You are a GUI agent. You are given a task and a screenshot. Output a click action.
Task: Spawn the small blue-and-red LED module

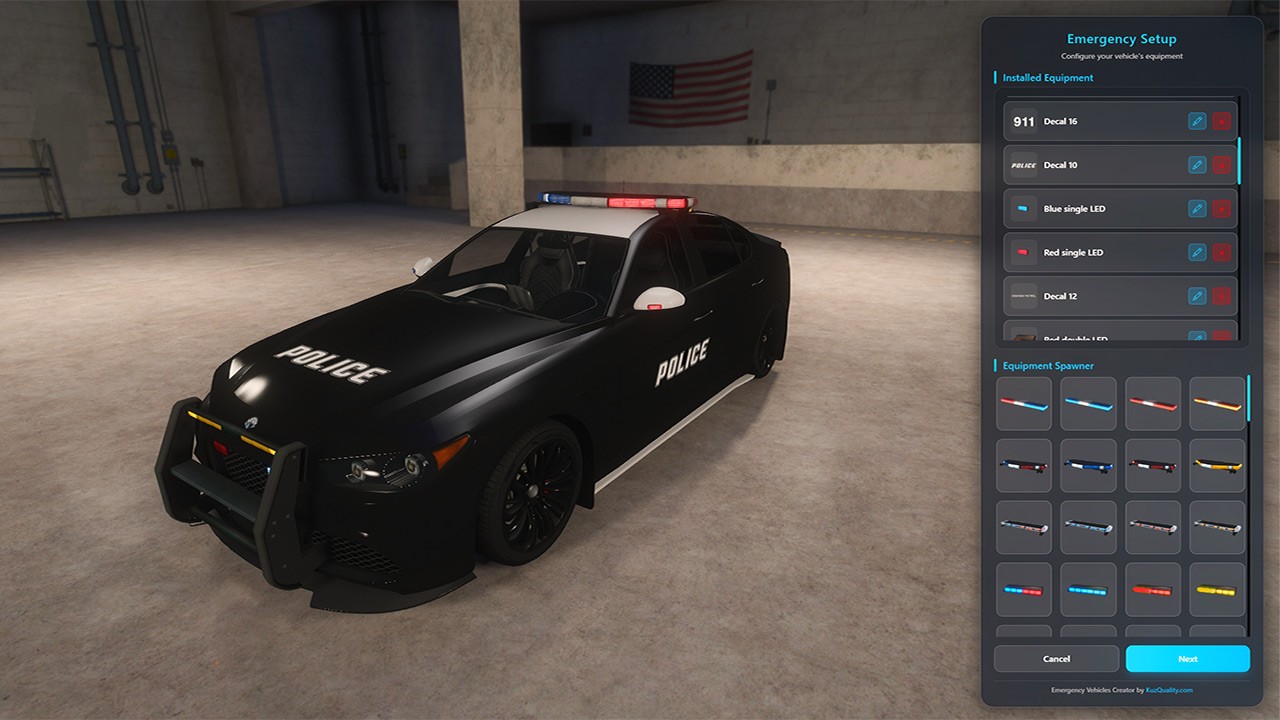tap(1024, 590)
